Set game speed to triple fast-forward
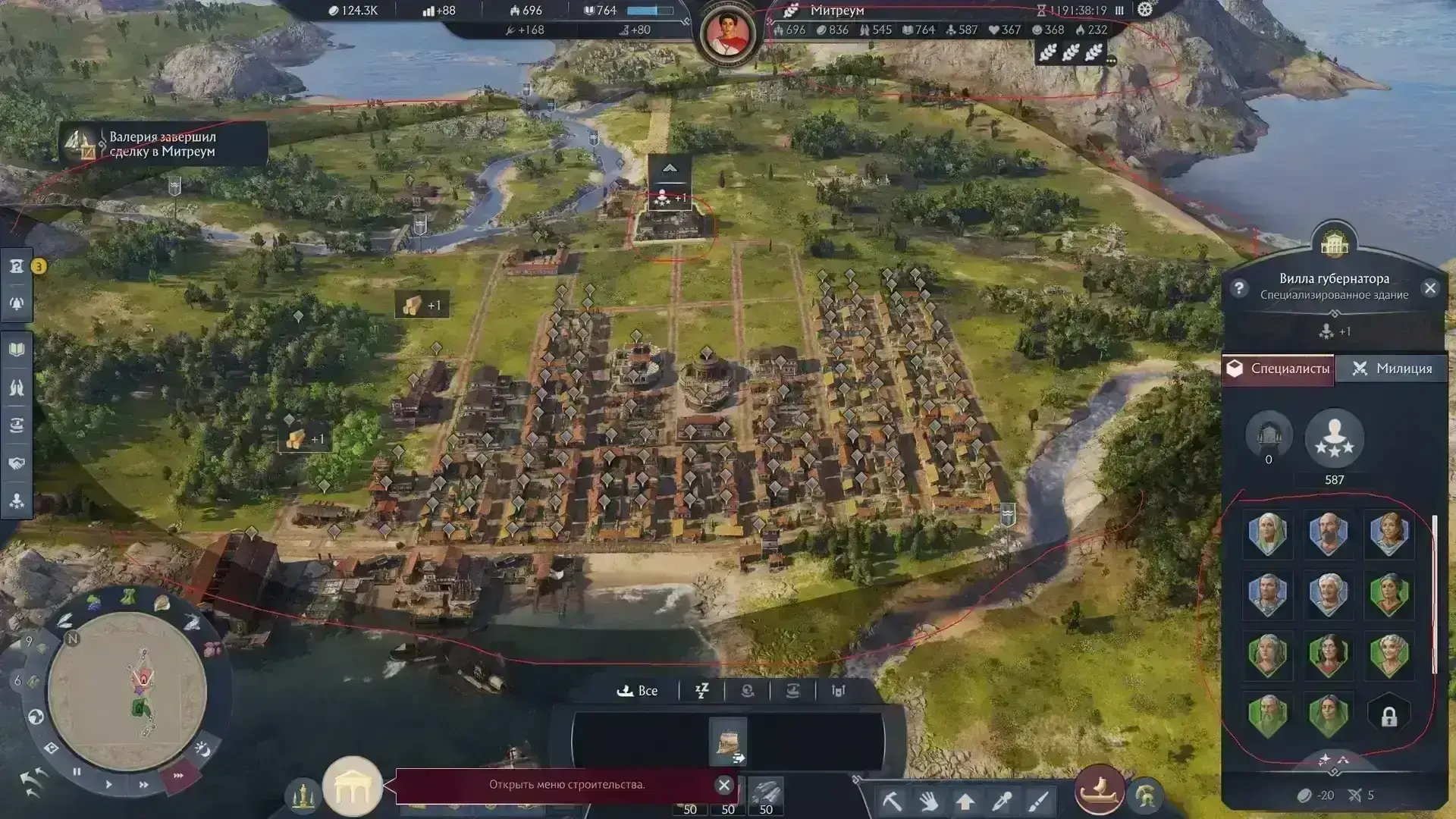The image size is (1456, 819). tap(179, 776)
